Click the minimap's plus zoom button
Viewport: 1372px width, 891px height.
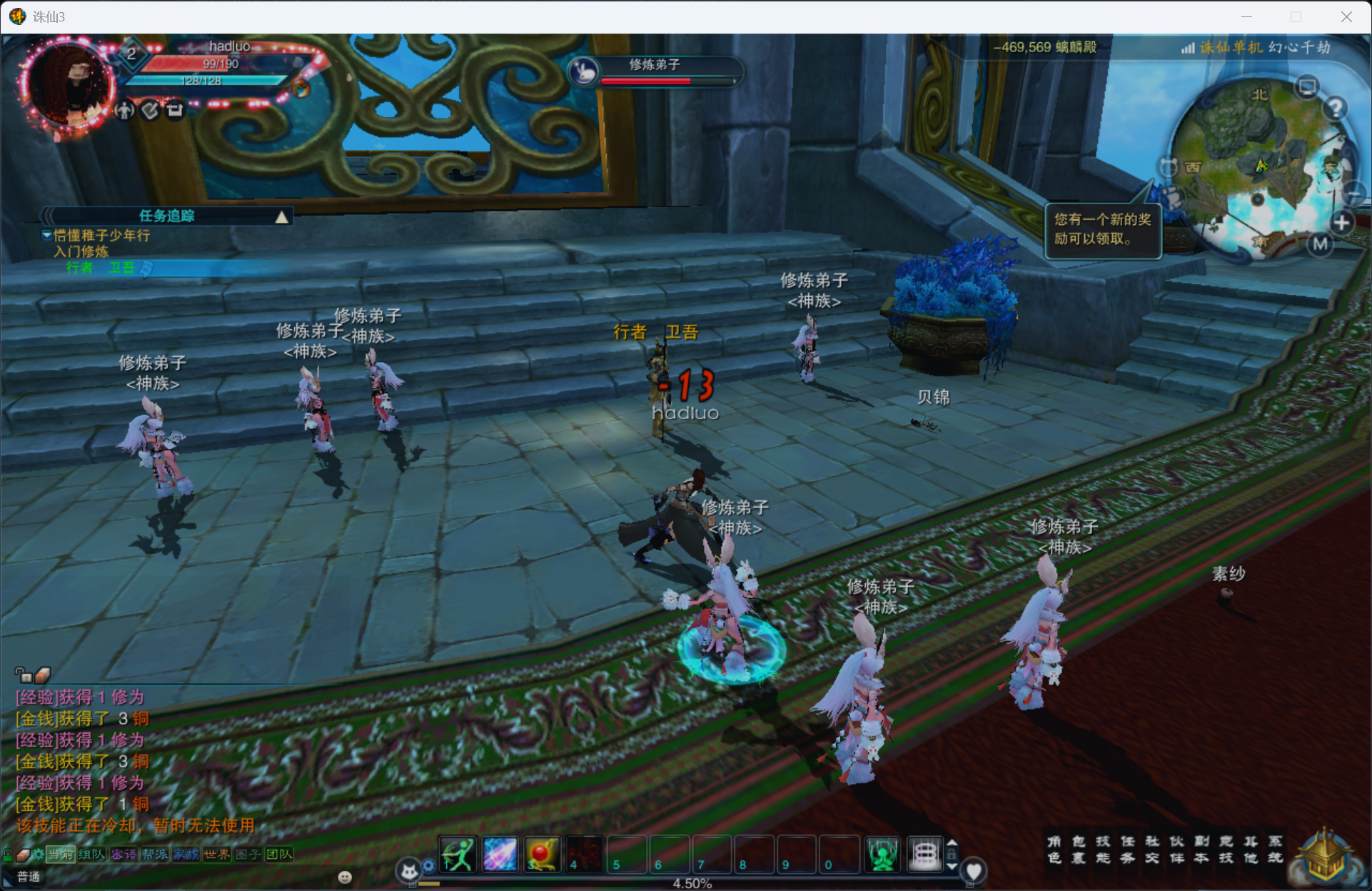point(1341,223)
